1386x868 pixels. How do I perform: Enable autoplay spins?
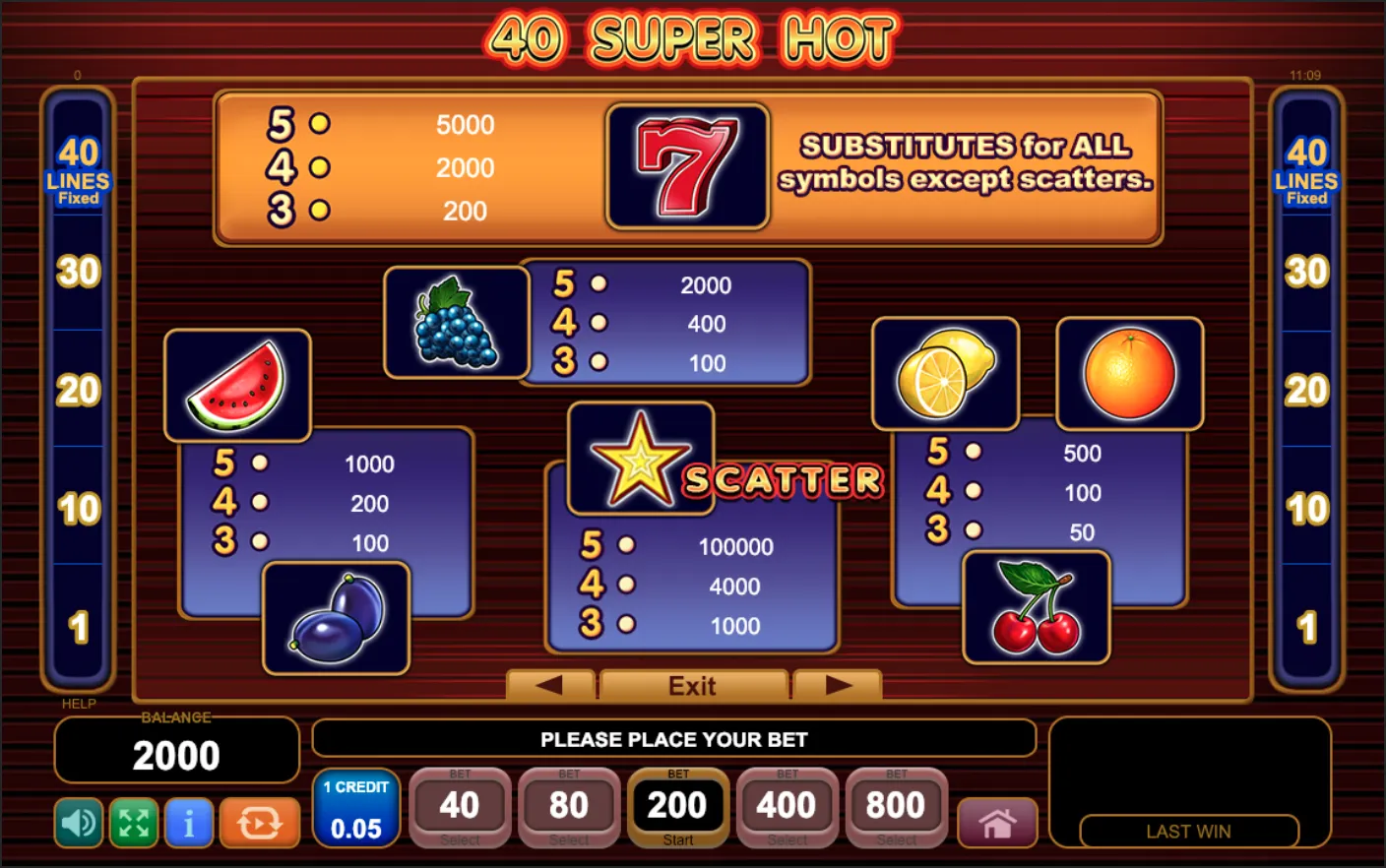point(260,824)
